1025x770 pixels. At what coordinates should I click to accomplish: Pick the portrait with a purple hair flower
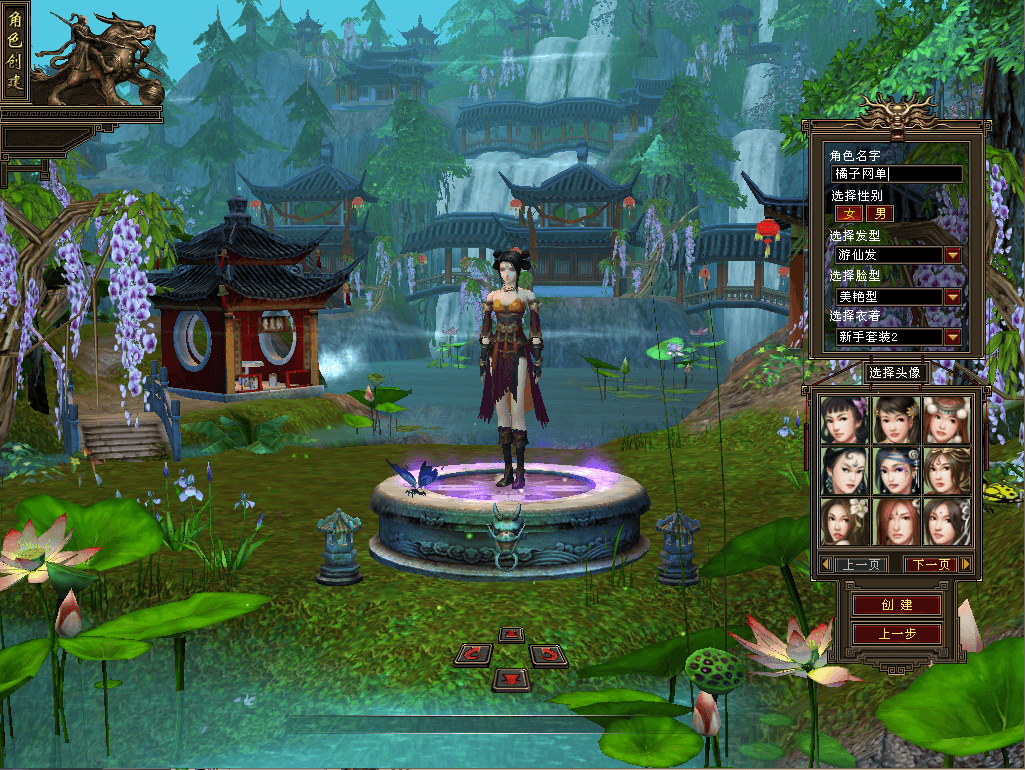point(845,420)
